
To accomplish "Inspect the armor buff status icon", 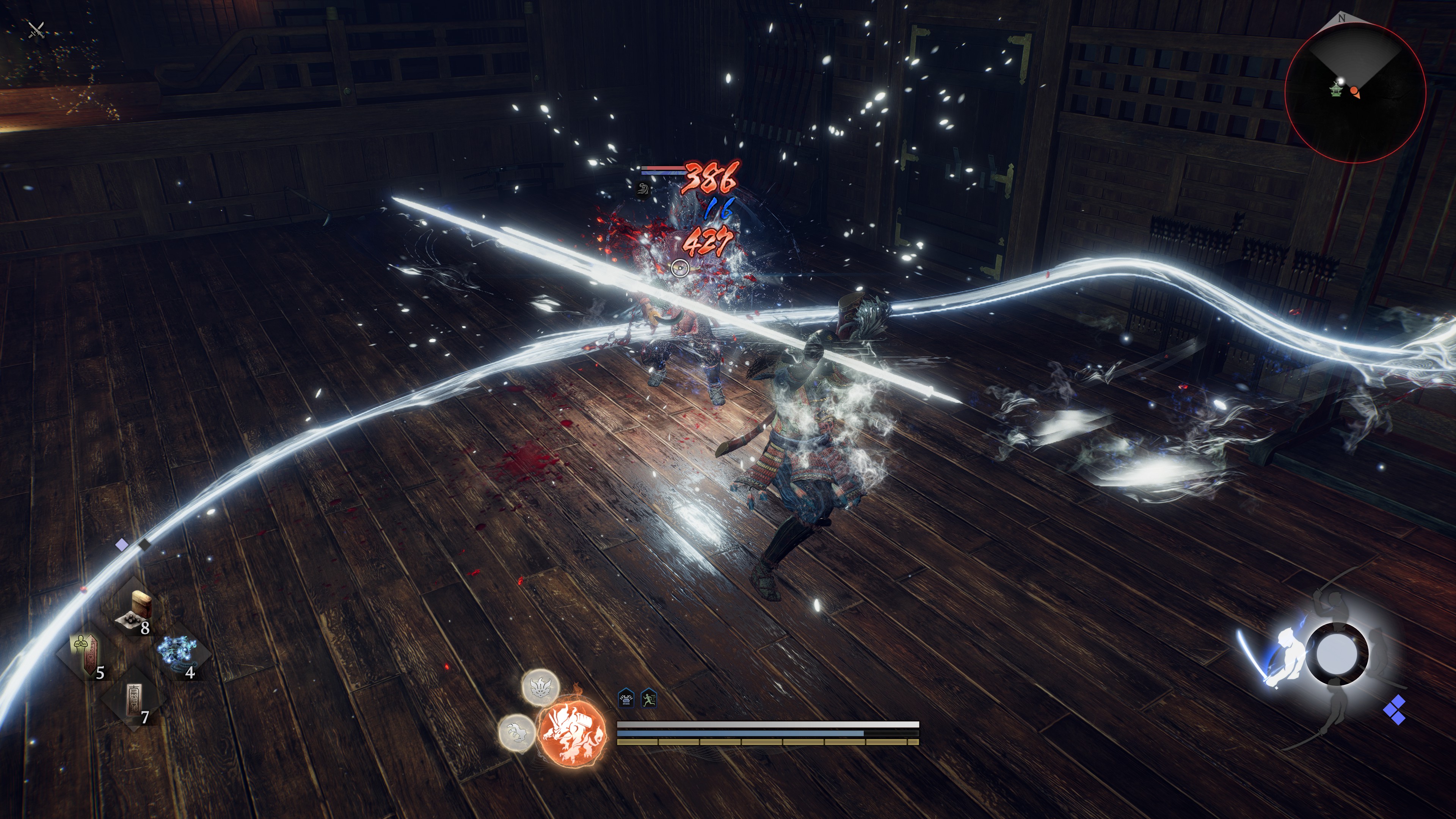I will point(626,699).
